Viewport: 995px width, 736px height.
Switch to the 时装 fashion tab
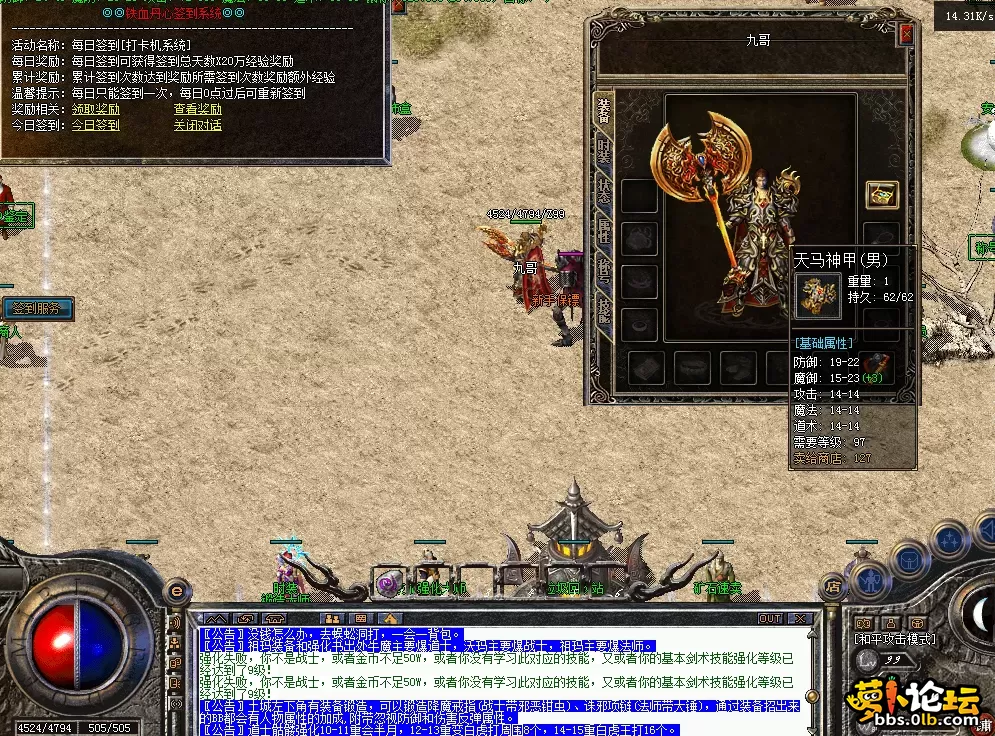click(x=604, y=151)
